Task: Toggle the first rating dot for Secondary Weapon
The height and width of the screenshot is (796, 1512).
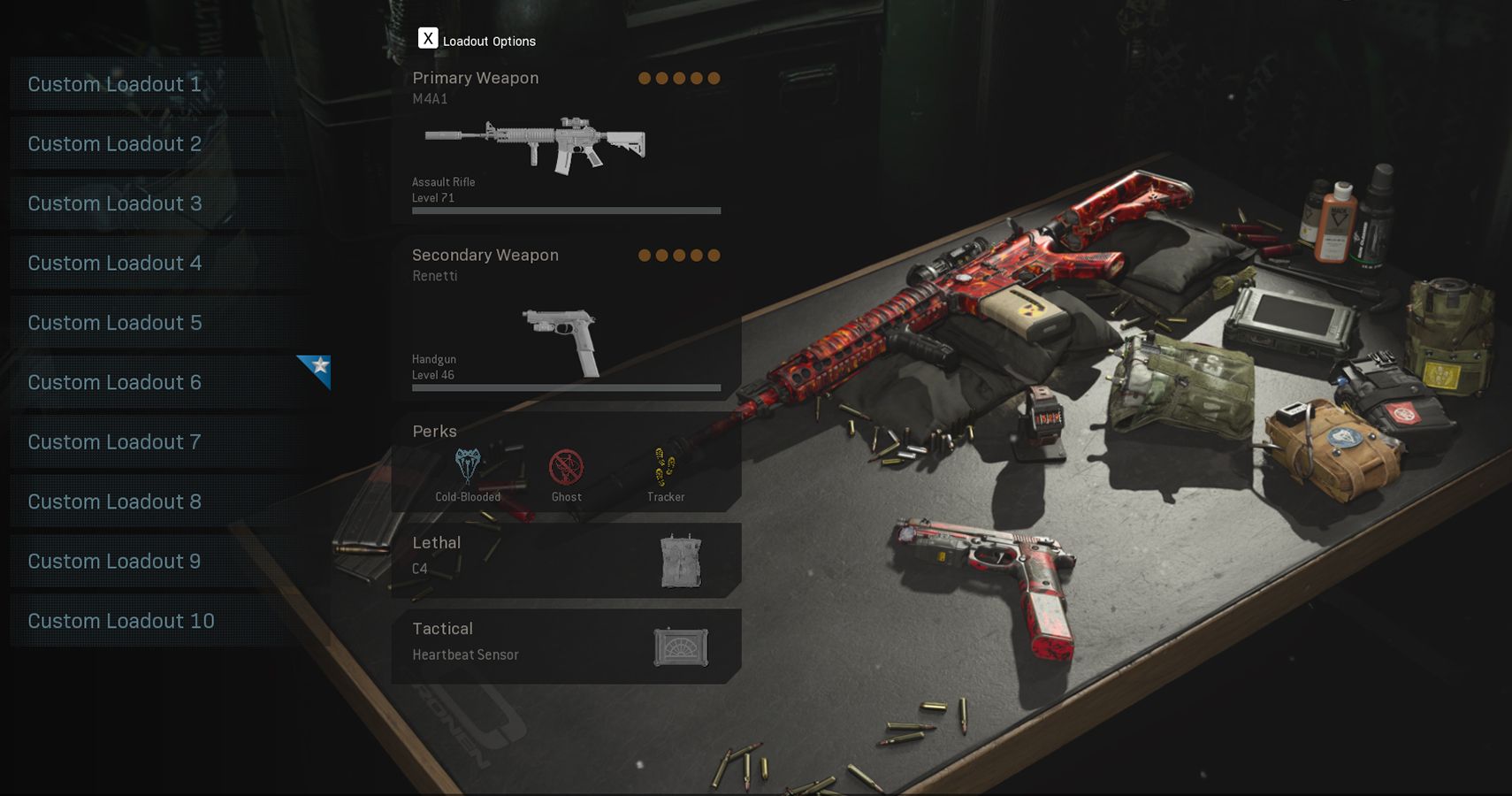Action: tap(645, 255)
